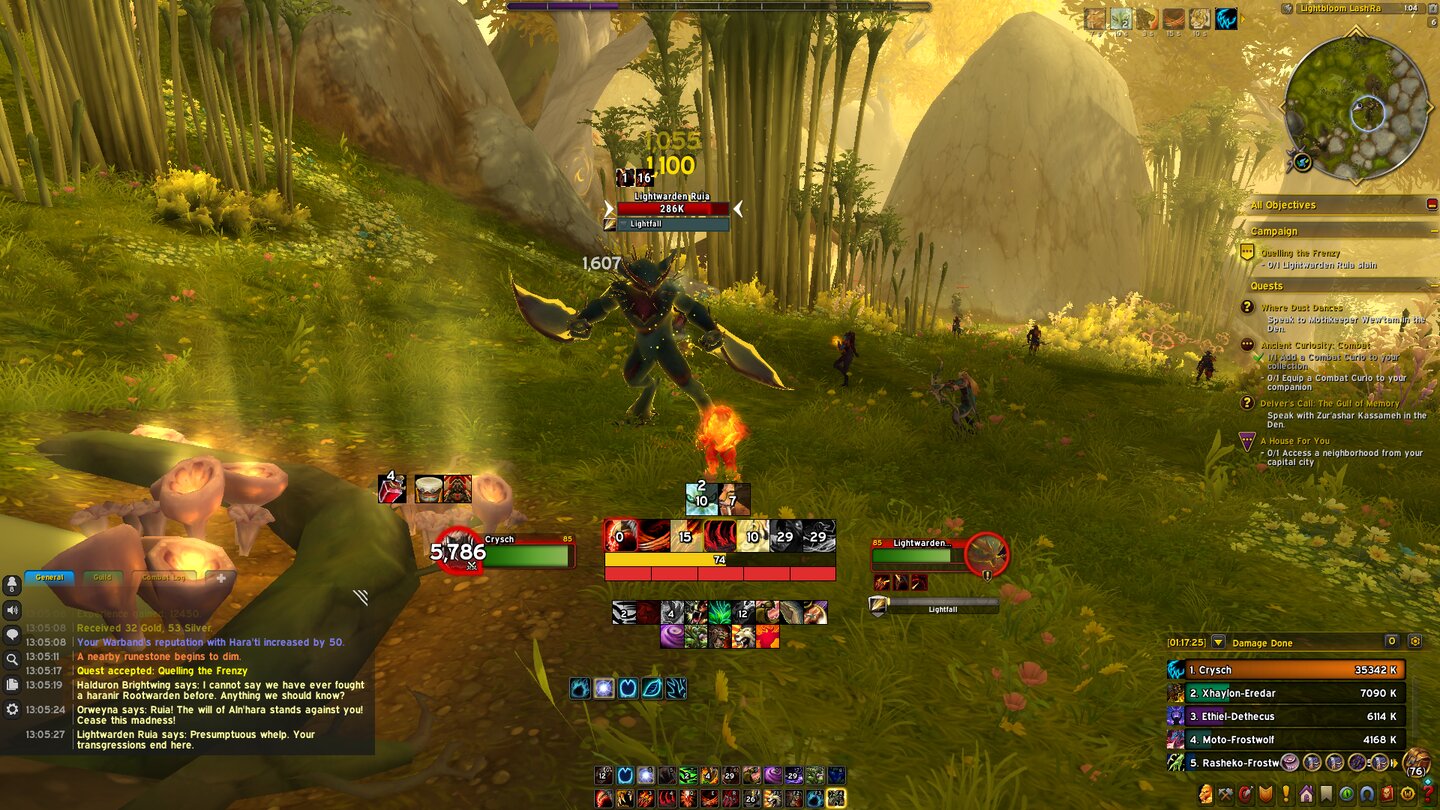Toggle the chat bubble icon beside chat
Image resolution: width=1440 pixels, height=810 pixels.
[11, 633]
